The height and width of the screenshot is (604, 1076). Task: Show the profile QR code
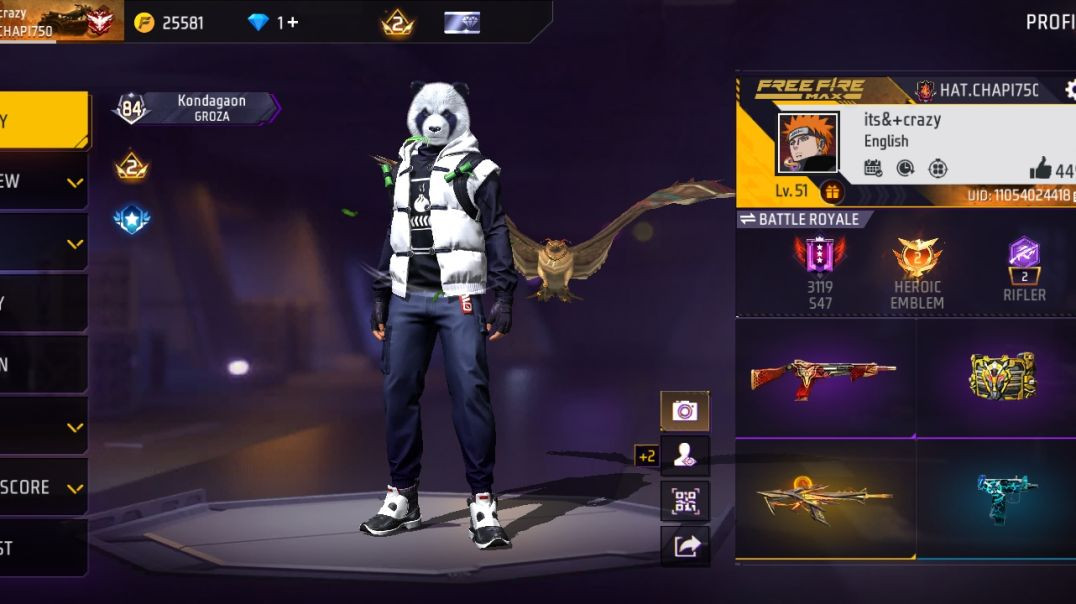click(685, 501)
